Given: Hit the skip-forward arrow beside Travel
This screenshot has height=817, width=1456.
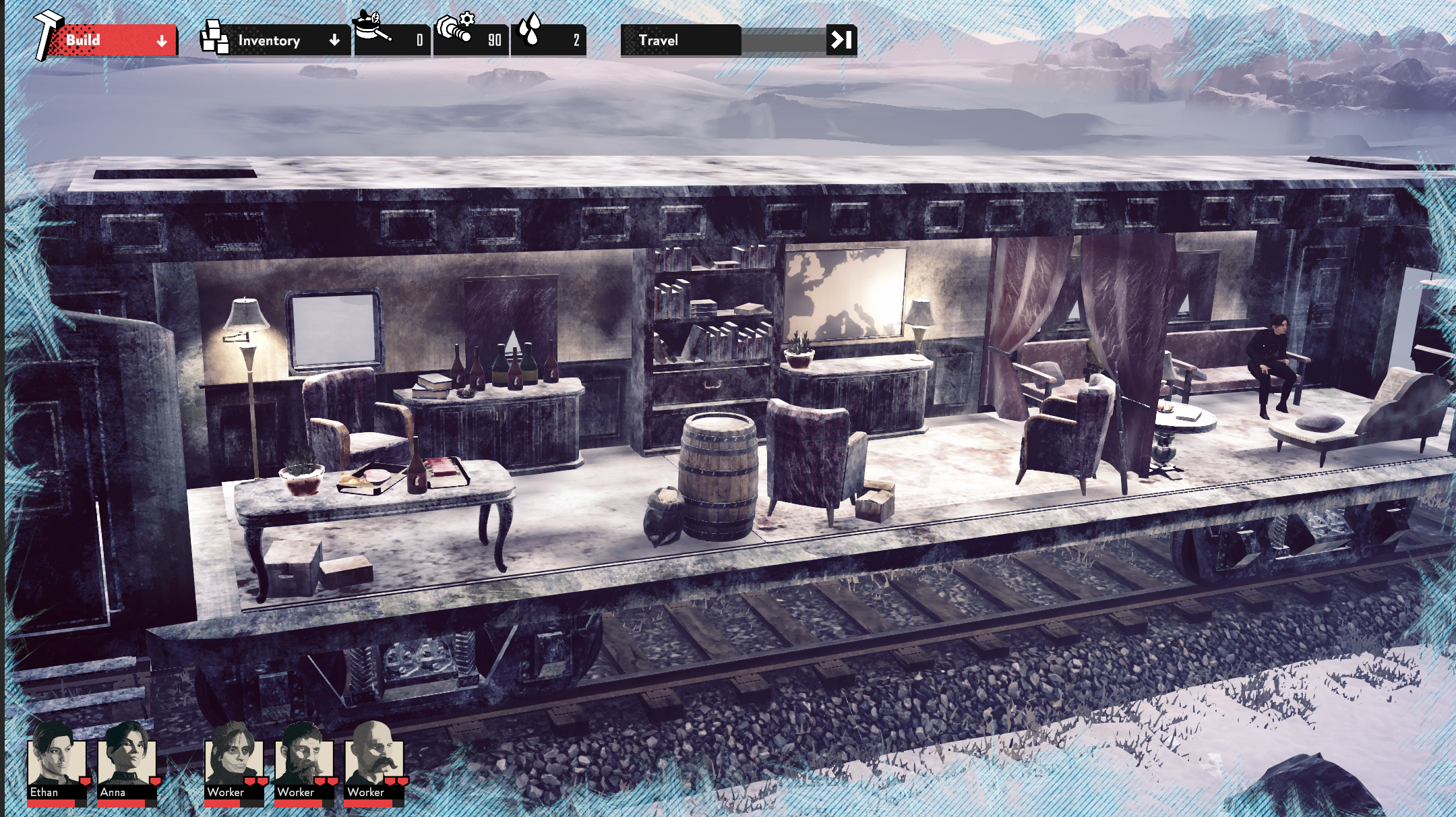Looking at the screenshot, I should click(x=841, y=40).
